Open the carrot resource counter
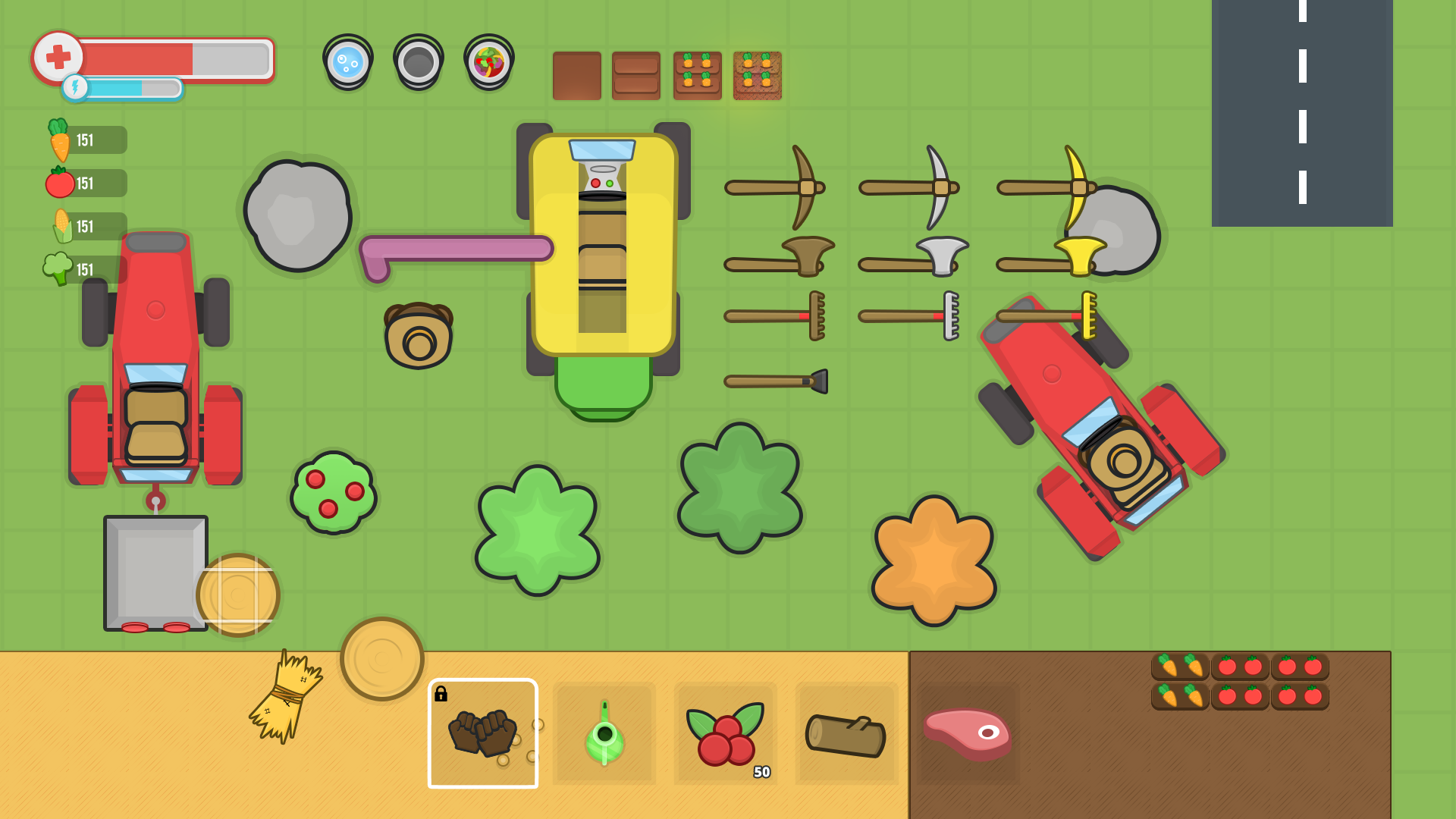This screenshot has height=819, width=1456. pos(83,140)
